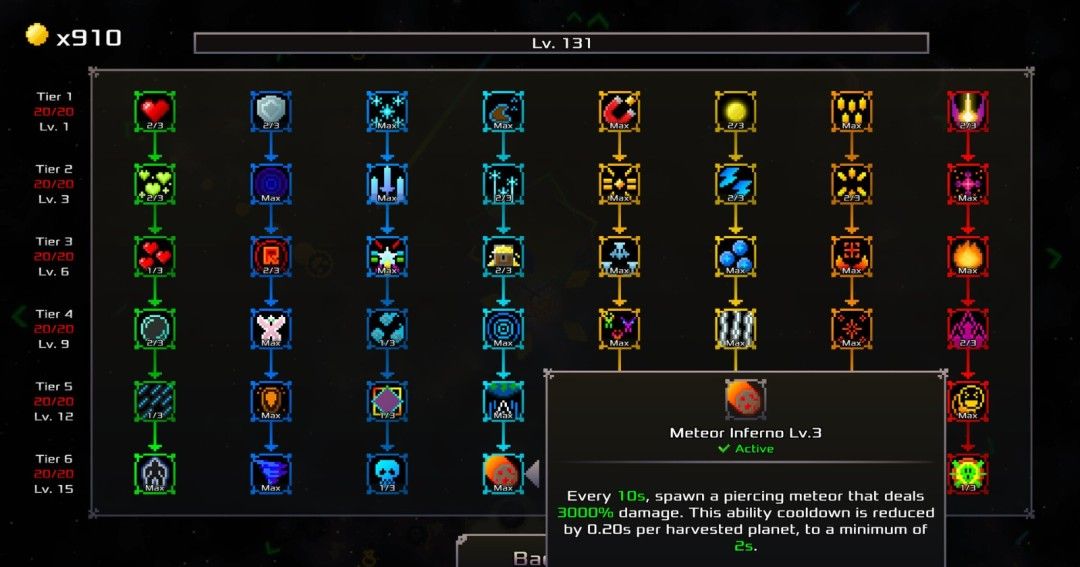This screenshot has height=567, width=1080.
Task: Pick the three red hearts skill
Action: click(155, 256)
